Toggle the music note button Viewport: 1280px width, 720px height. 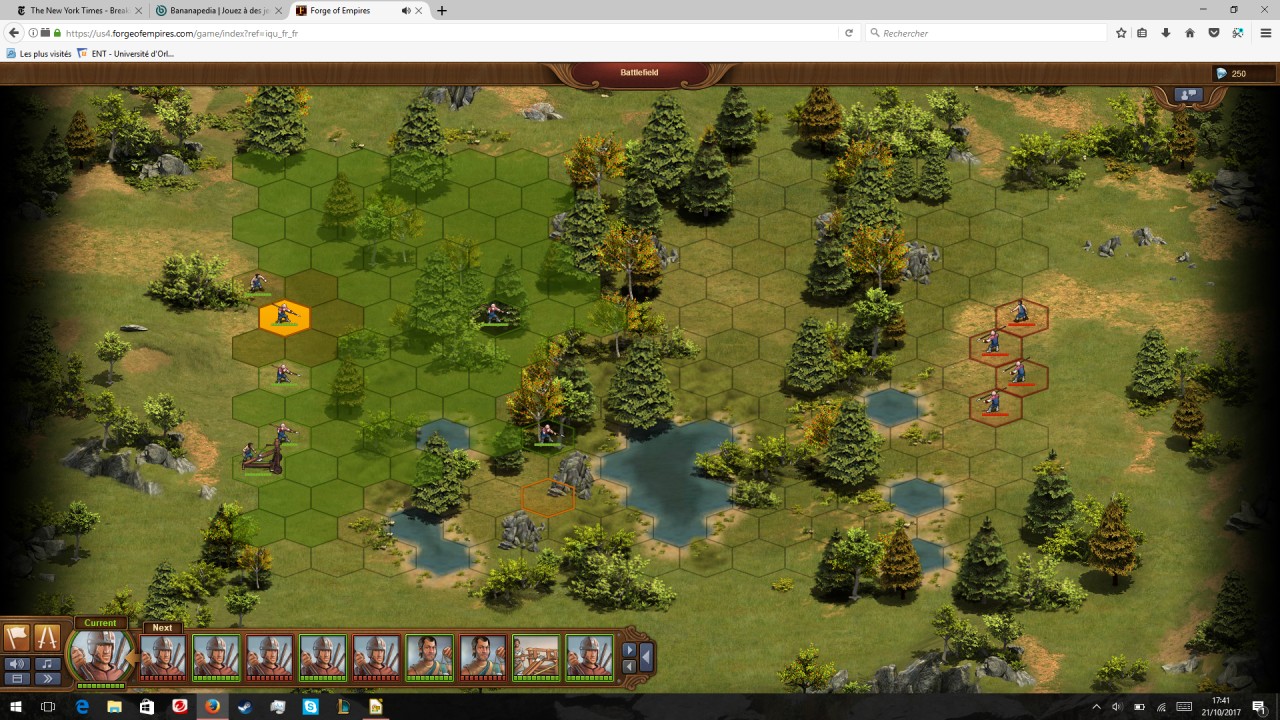(47, 663)
